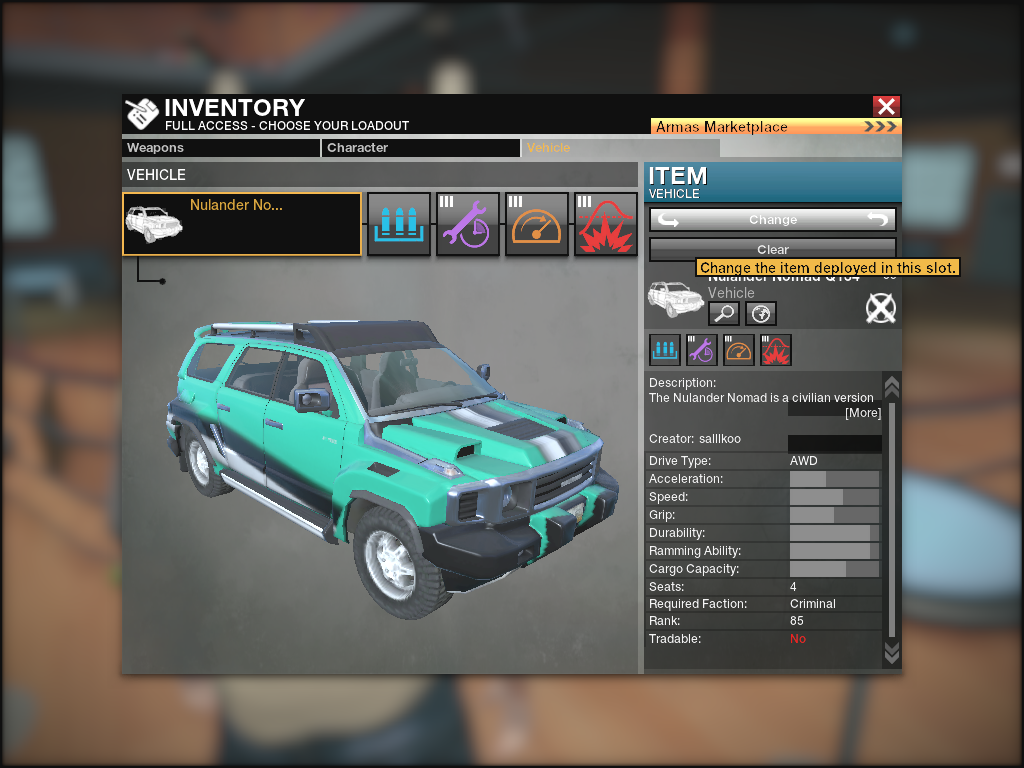The height and width of the screenshot is (768, 1024).
Task: Click the crossed-out circle icon in item panel
Action: click(x=880, y=309)
